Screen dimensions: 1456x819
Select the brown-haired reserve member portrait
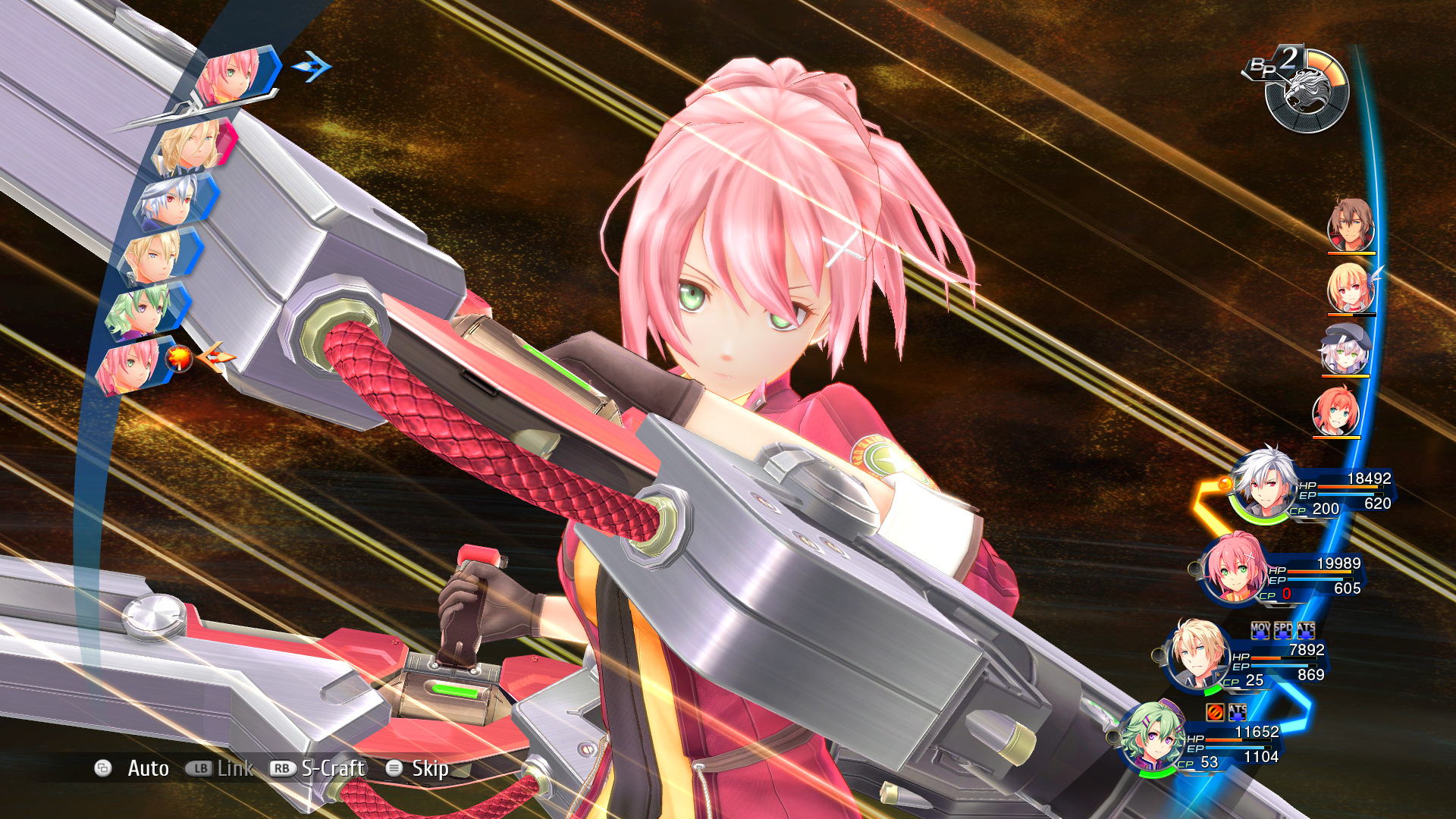pos(1351,224)
